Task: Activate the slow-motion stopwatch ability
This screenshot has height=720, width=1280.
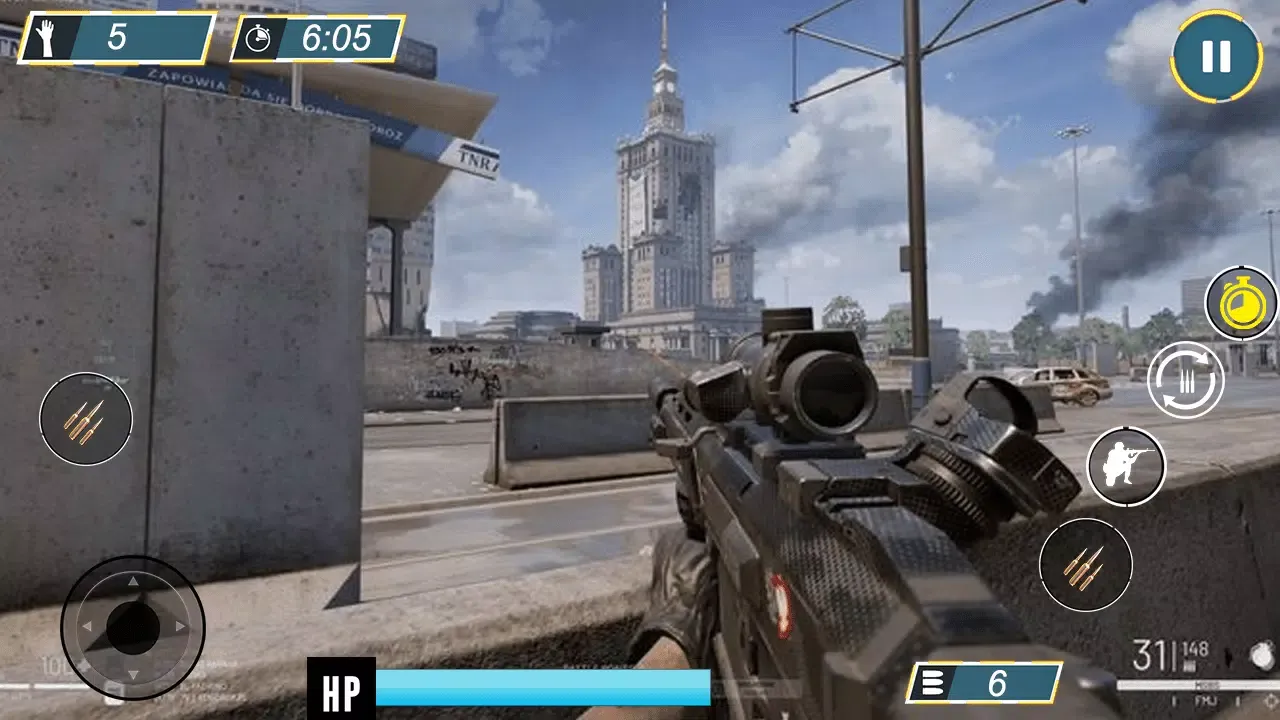Action: point(1240,300)
